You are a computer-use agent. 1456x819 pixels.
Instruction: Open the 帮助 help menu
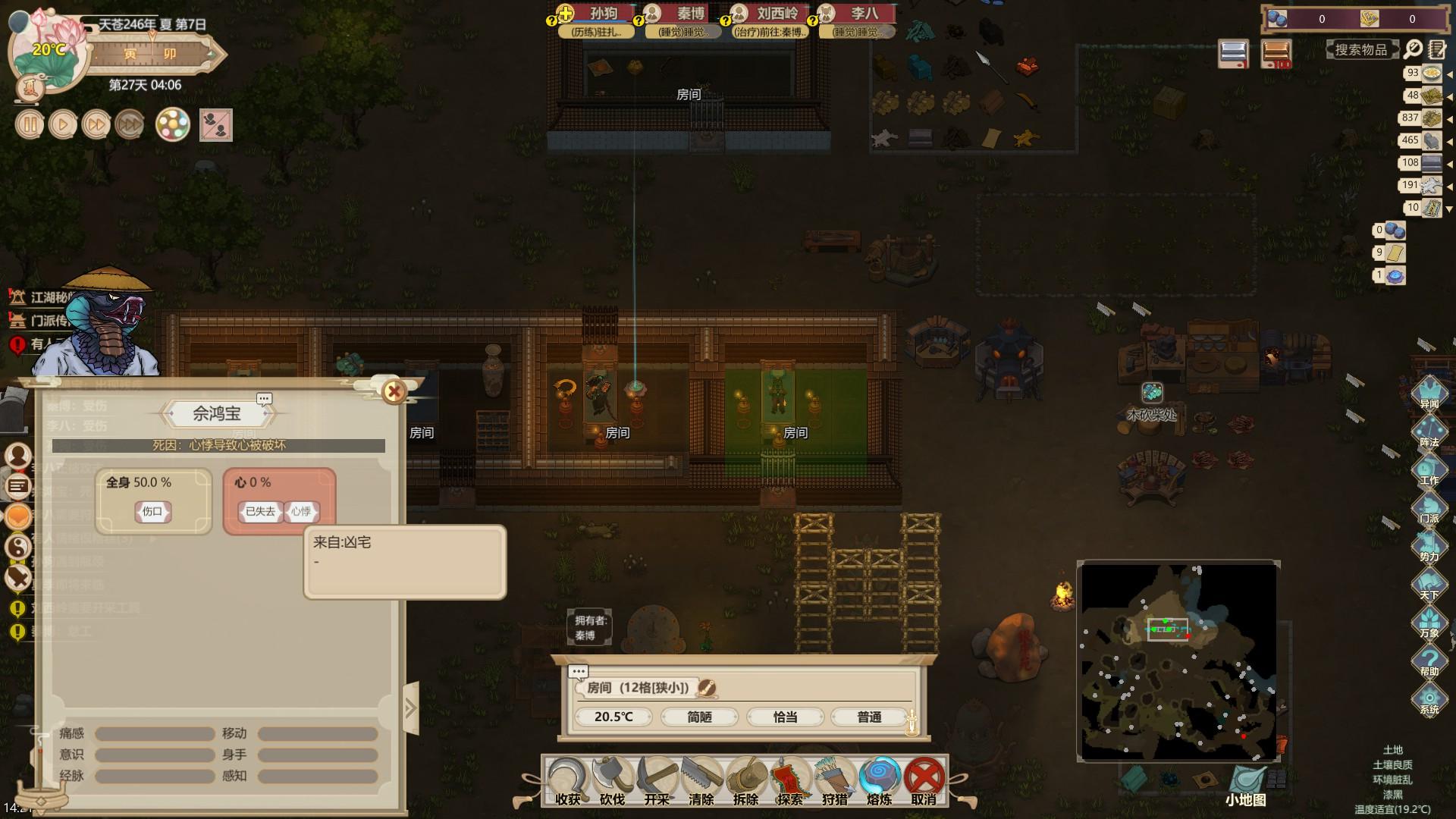pyautogui.click(x=1429, y=660)
